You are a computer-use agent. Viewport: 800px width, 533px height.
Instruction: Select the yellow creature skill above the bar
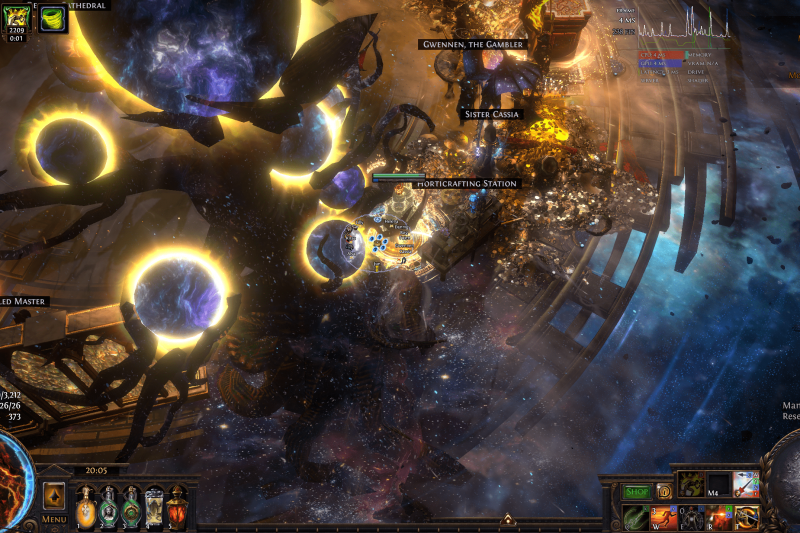click(692, 484)
